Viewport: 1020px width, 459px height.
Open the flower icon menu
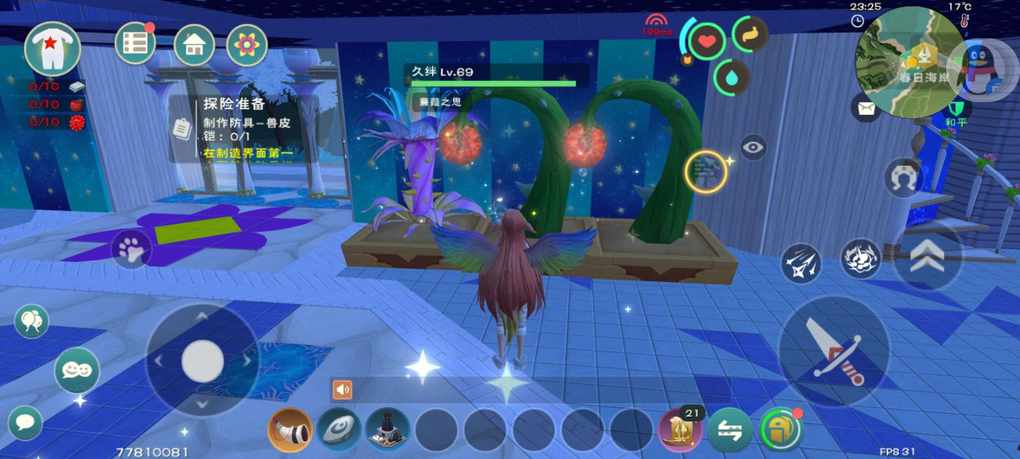point(246,45)
